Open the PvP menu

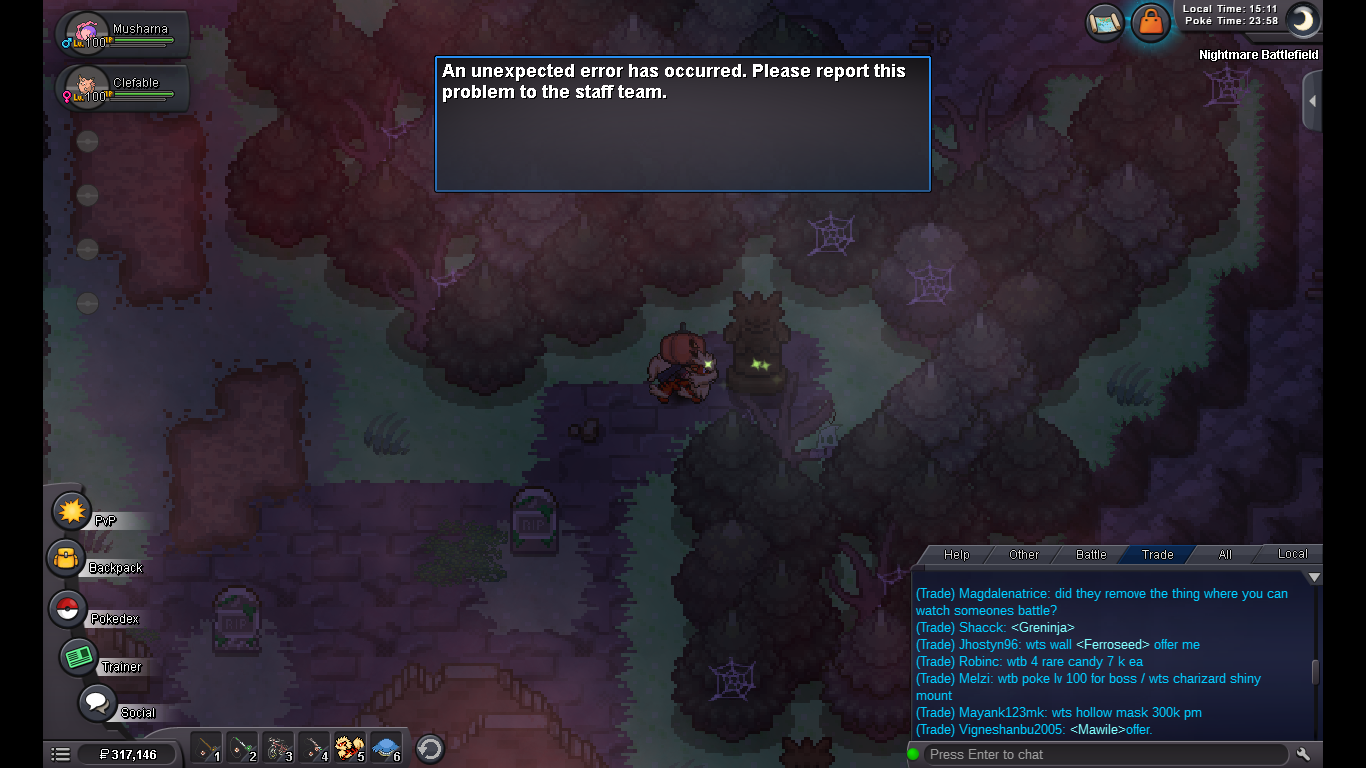(72, 512)
